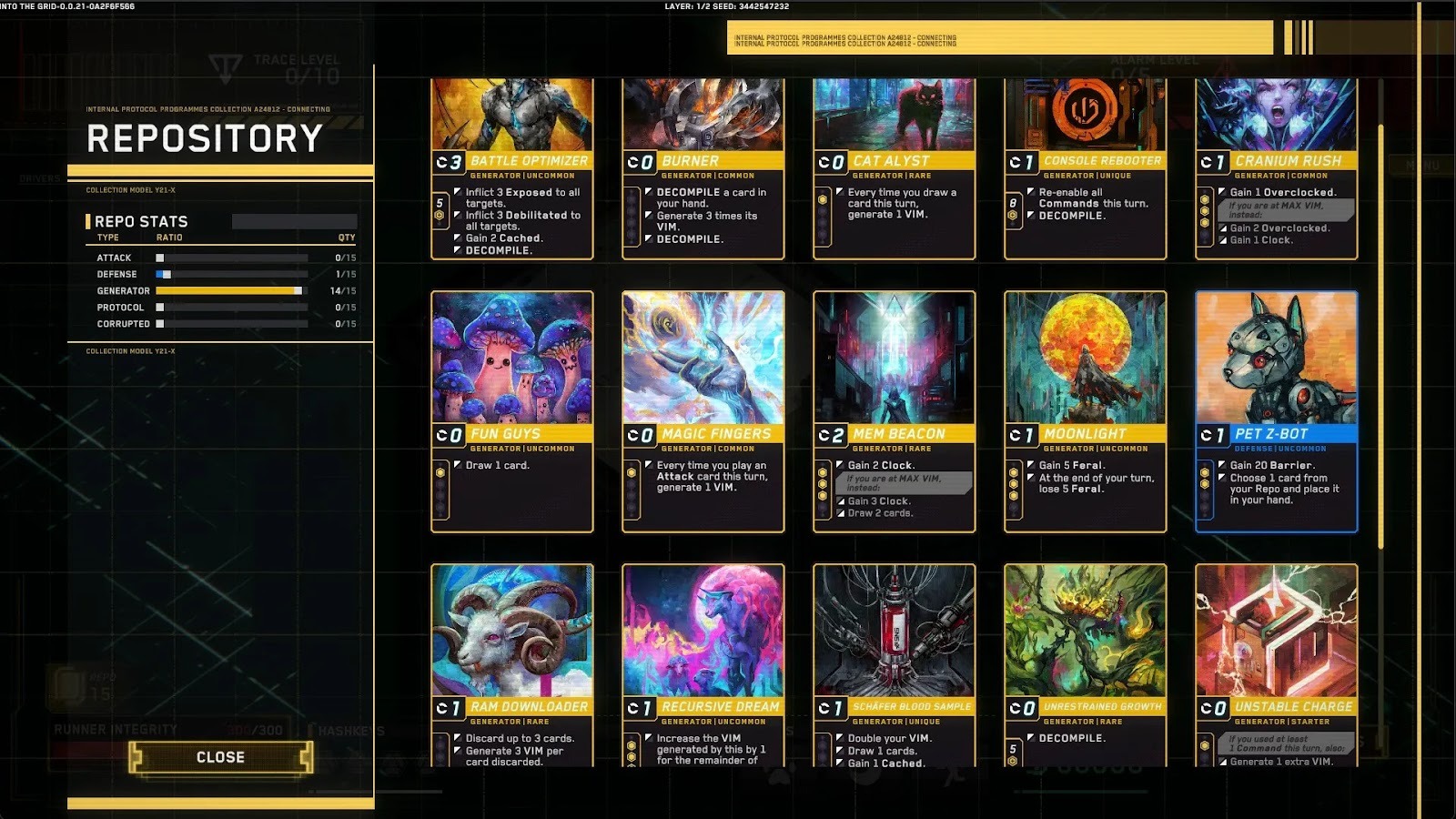Viewport: 1456px width, 819px height.
Task: Click the CLOSE button
Action: tap(221, 756)
